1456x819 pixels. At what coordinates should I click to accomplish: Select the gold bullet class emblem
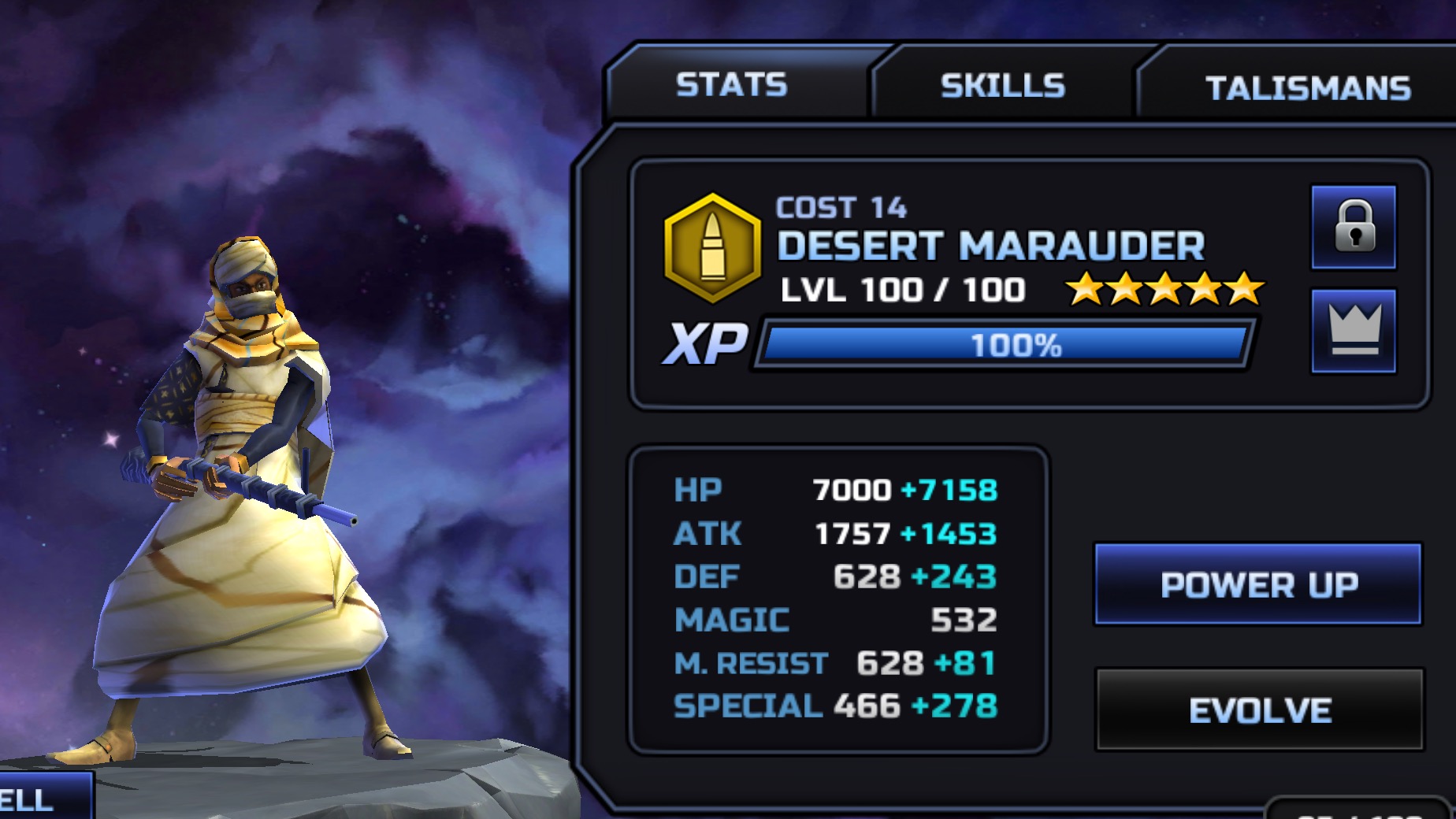[713, 248]
